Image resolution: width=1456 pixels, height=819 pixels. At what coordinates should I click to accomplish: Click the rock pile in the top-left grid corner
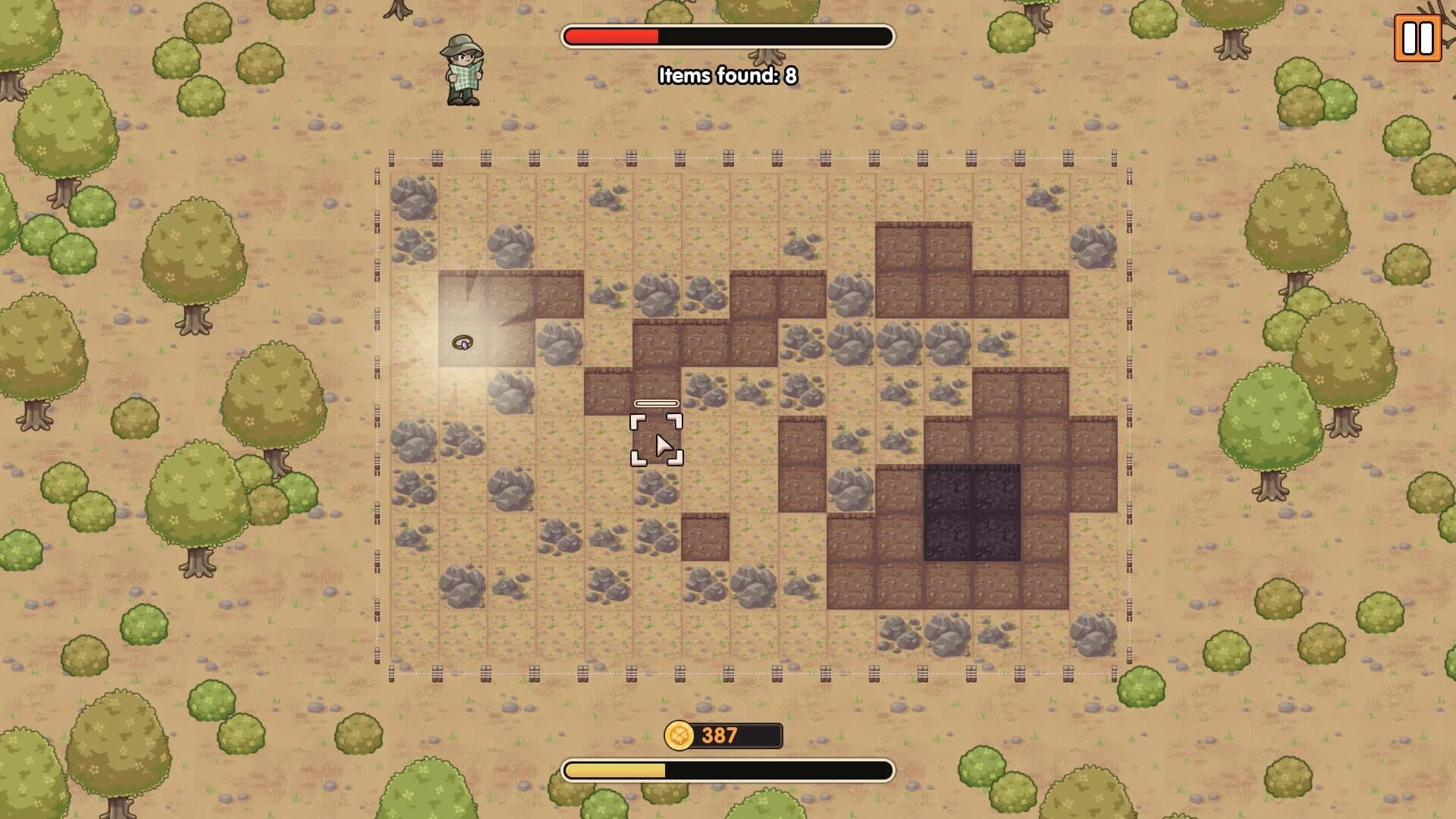pos(413,197)
